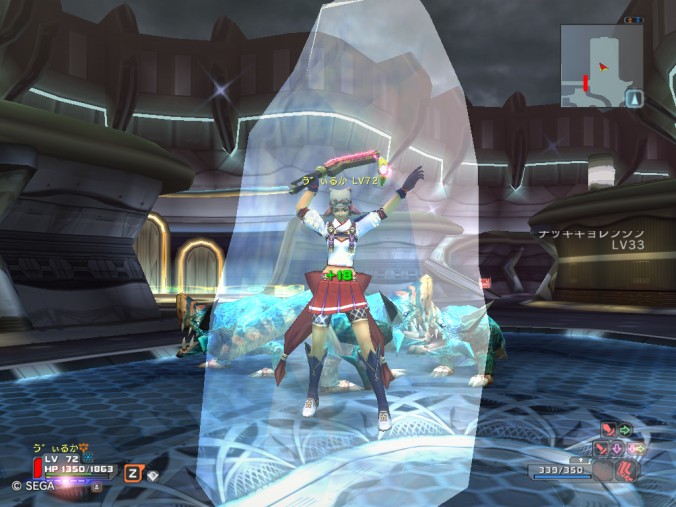Click the minimap in the top-right corner
This screenshot has height=507, width=676.
(600, 64)
